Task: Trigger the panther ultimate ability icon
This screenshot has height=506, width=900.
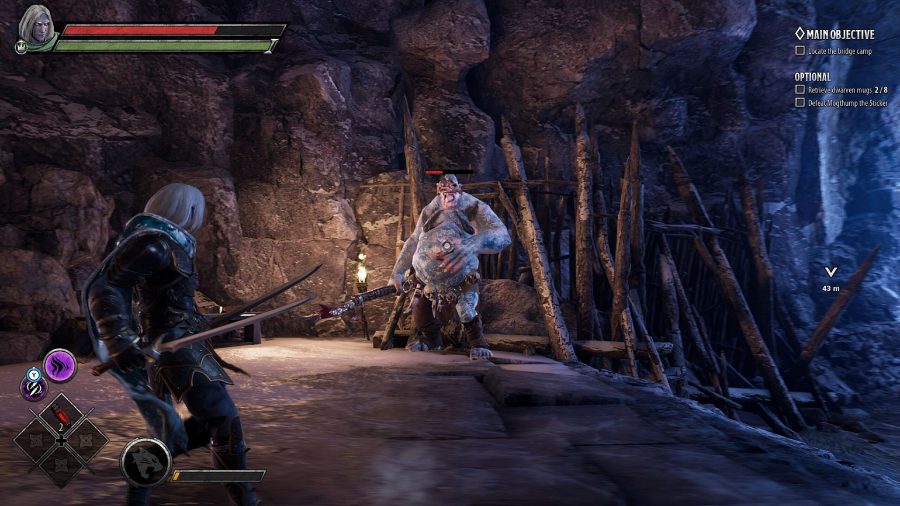Action: pyautogui.click(x=145, y=463)
